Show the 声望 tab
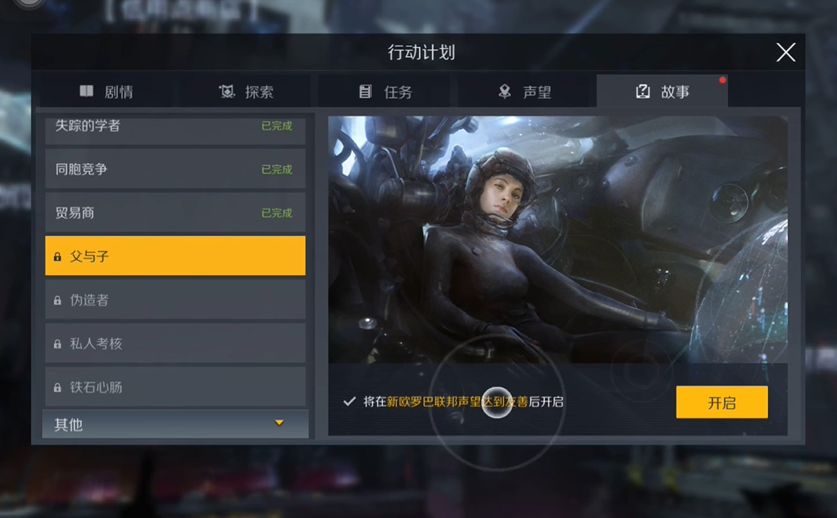Image resolution: width=837 pixels, height=518 pixels. pos(525,92)
